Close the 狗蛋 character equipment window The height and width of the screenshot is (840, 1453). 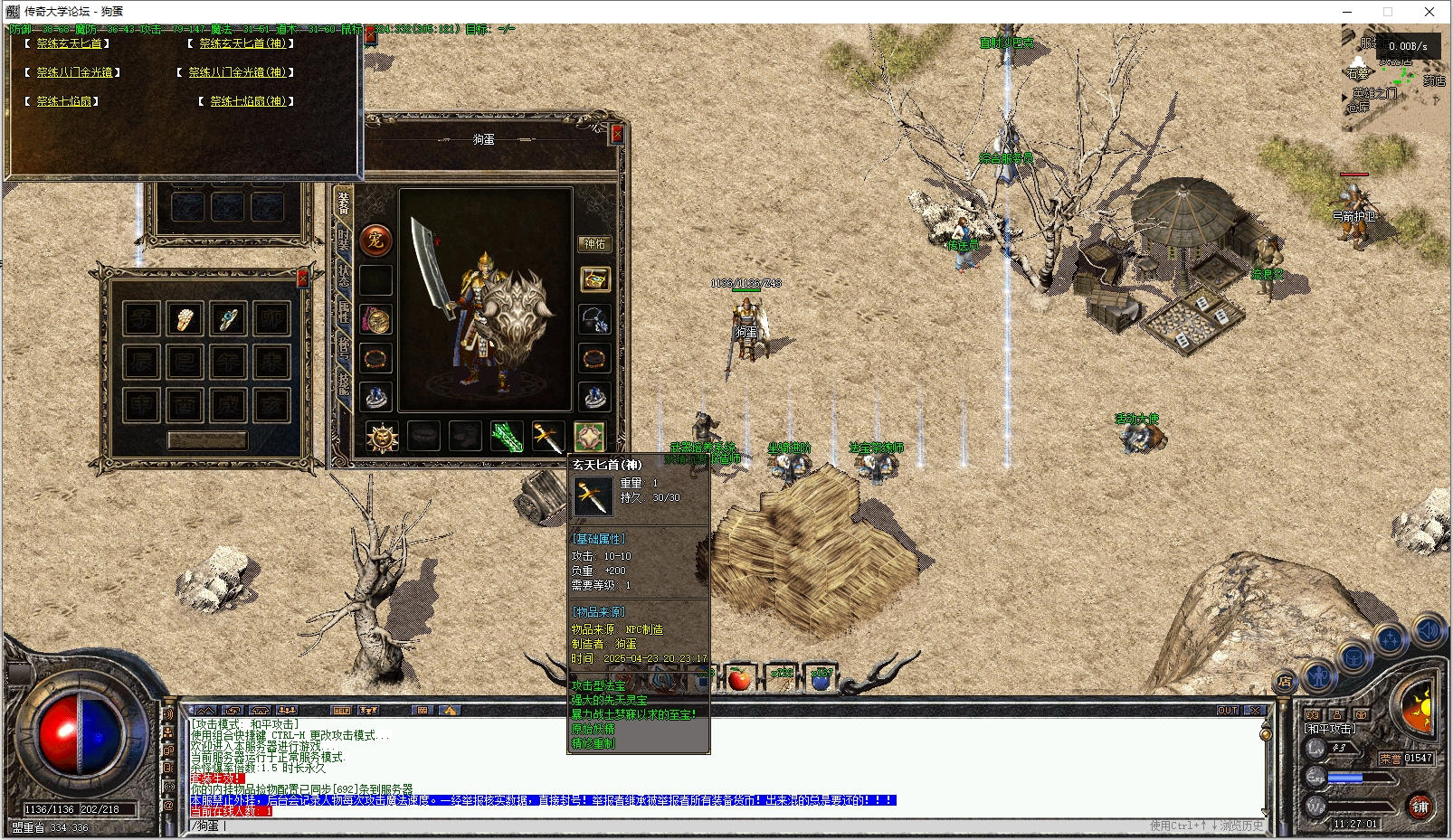617,135
